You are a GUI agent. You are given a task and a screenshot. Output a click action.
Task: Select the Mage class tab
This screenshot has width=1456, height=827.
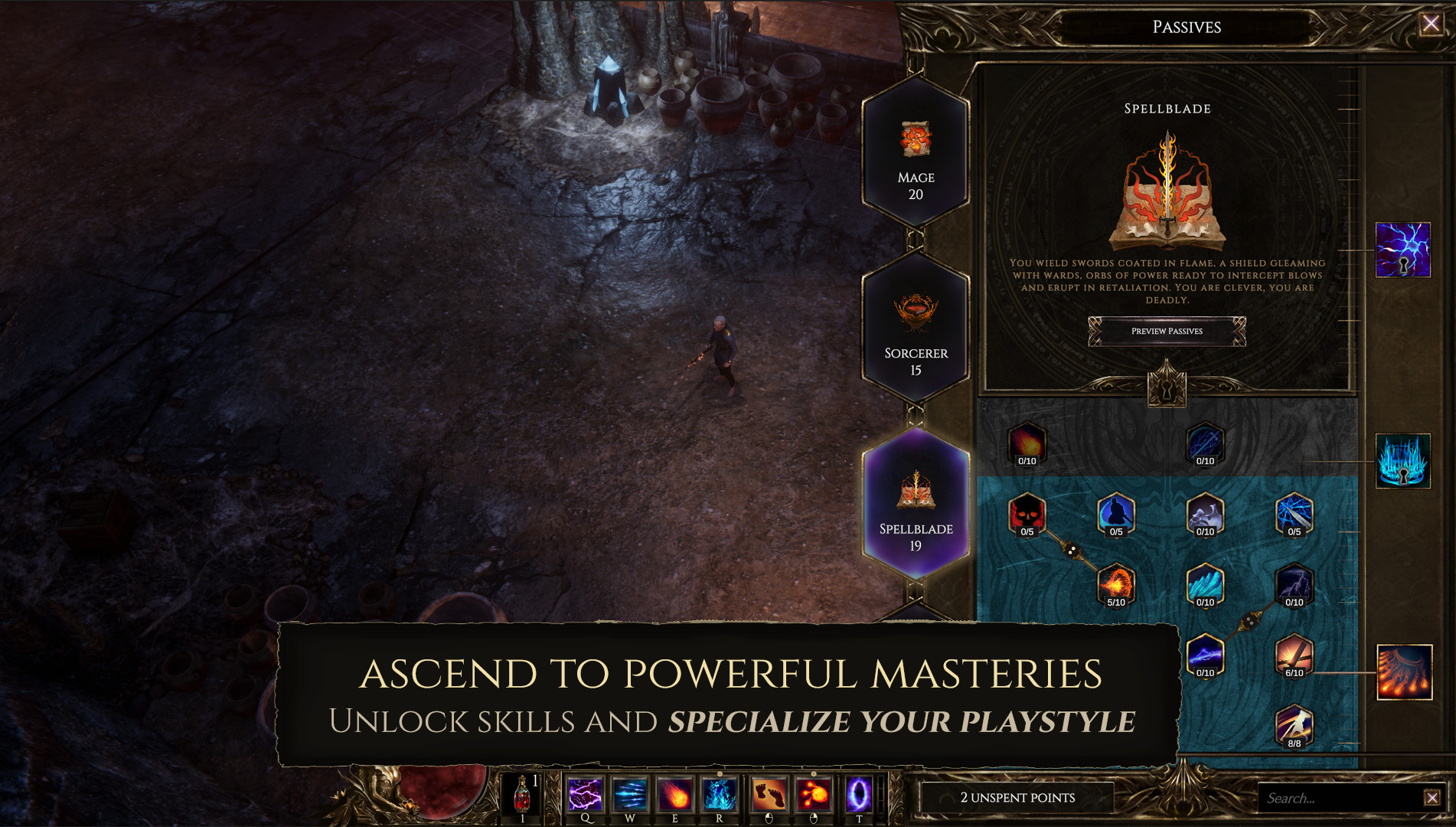(x=916, y=153)
